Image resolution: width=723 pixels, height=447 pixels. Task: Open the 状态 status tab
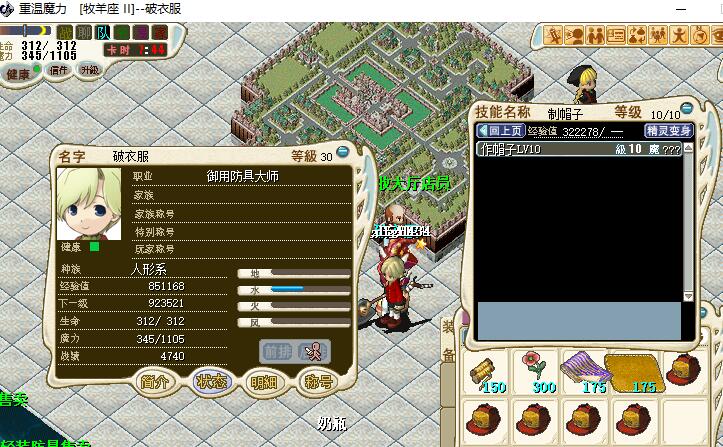(x=210, y=381)
